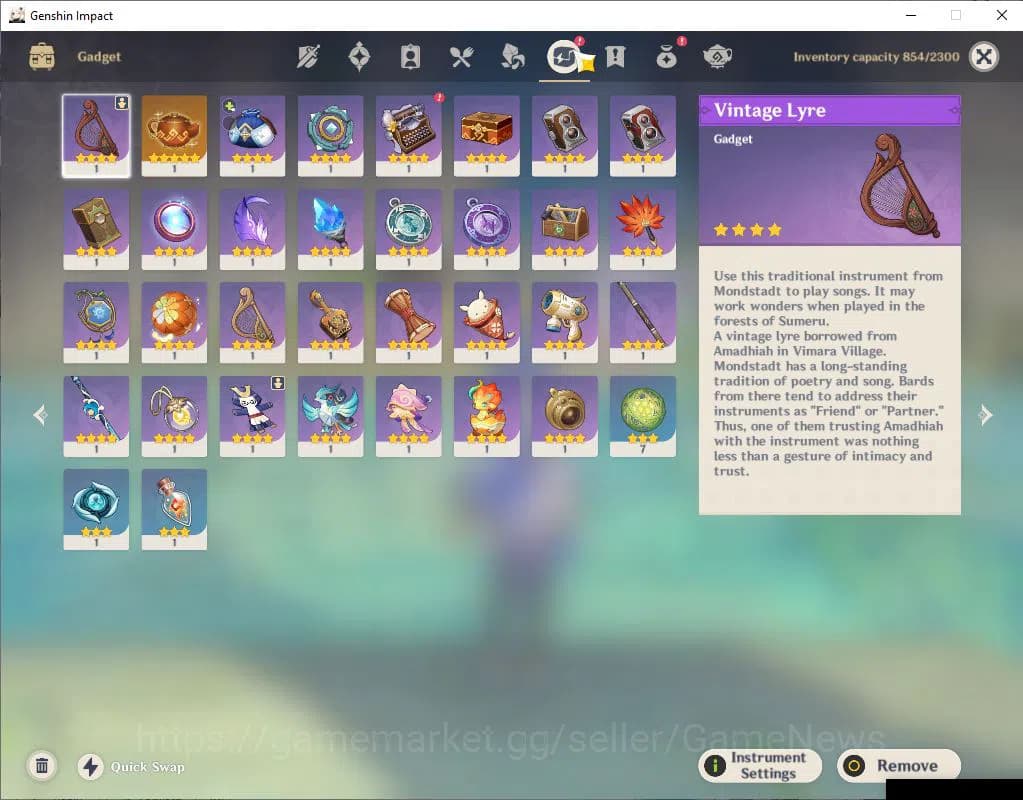Pick the ornate treasure chest gadget
Screen dimensions: 1023x800
[486, 134]
